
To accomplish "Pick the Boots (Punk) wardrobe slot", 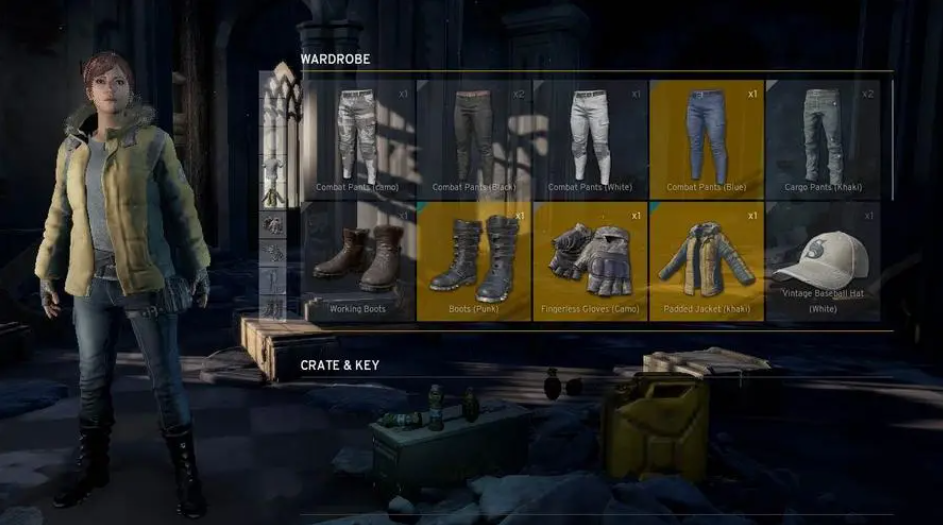I will pos(474,261).
